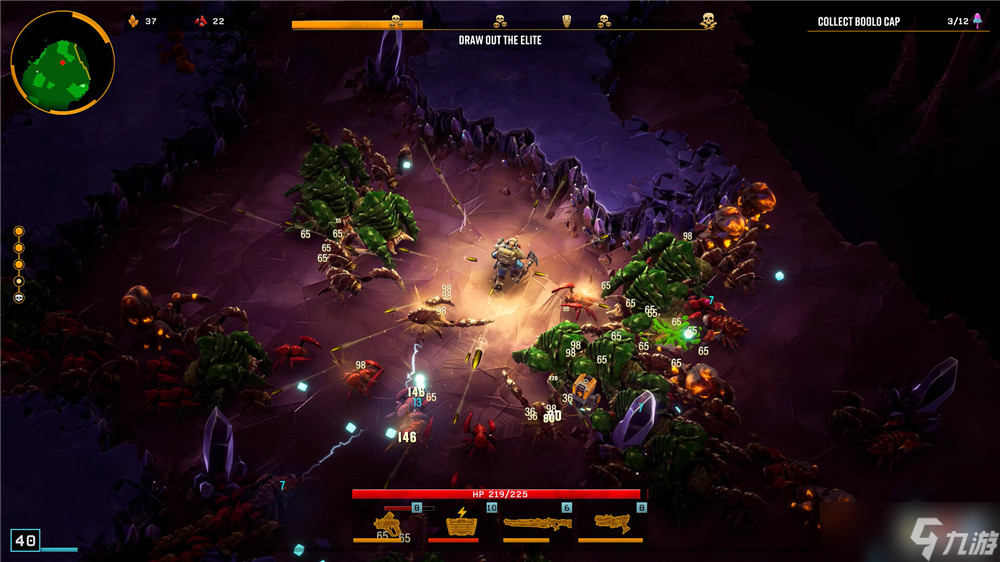Select the rightmost heavy gun weapon slot
Viewport: 1000px width, 562px height.
coord(611,522)
